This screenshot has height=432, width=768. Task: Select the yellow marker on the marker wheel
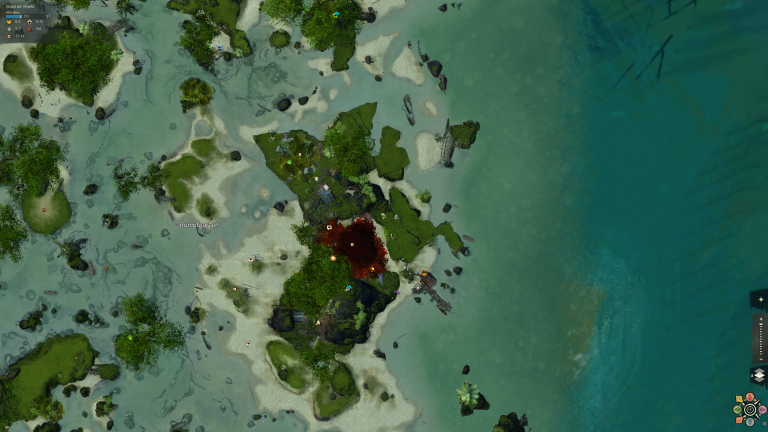[x=739, y=398]
